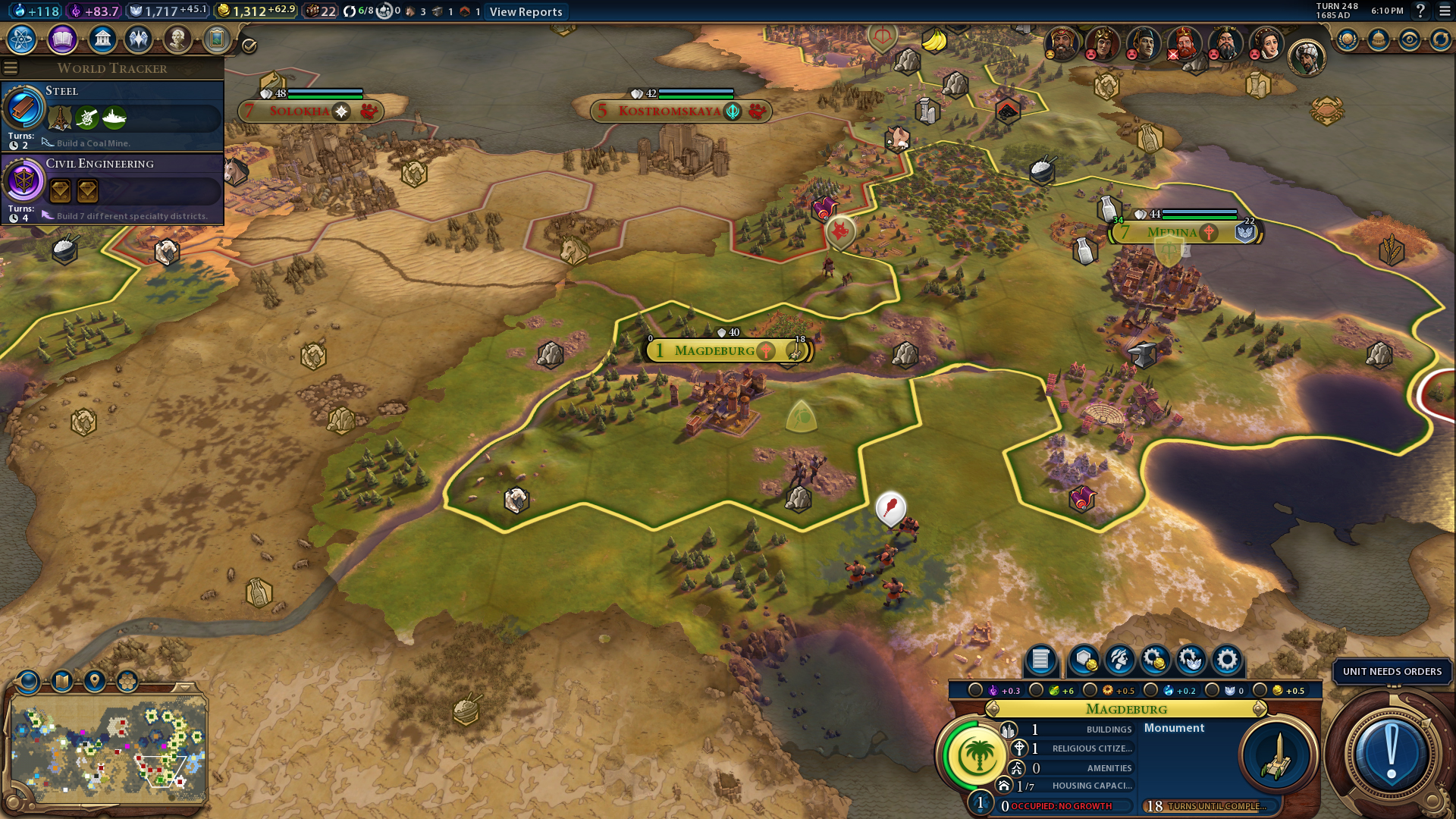
Task: Open the Civilopedia question mark help
Action: click(x=1421, y=11)
